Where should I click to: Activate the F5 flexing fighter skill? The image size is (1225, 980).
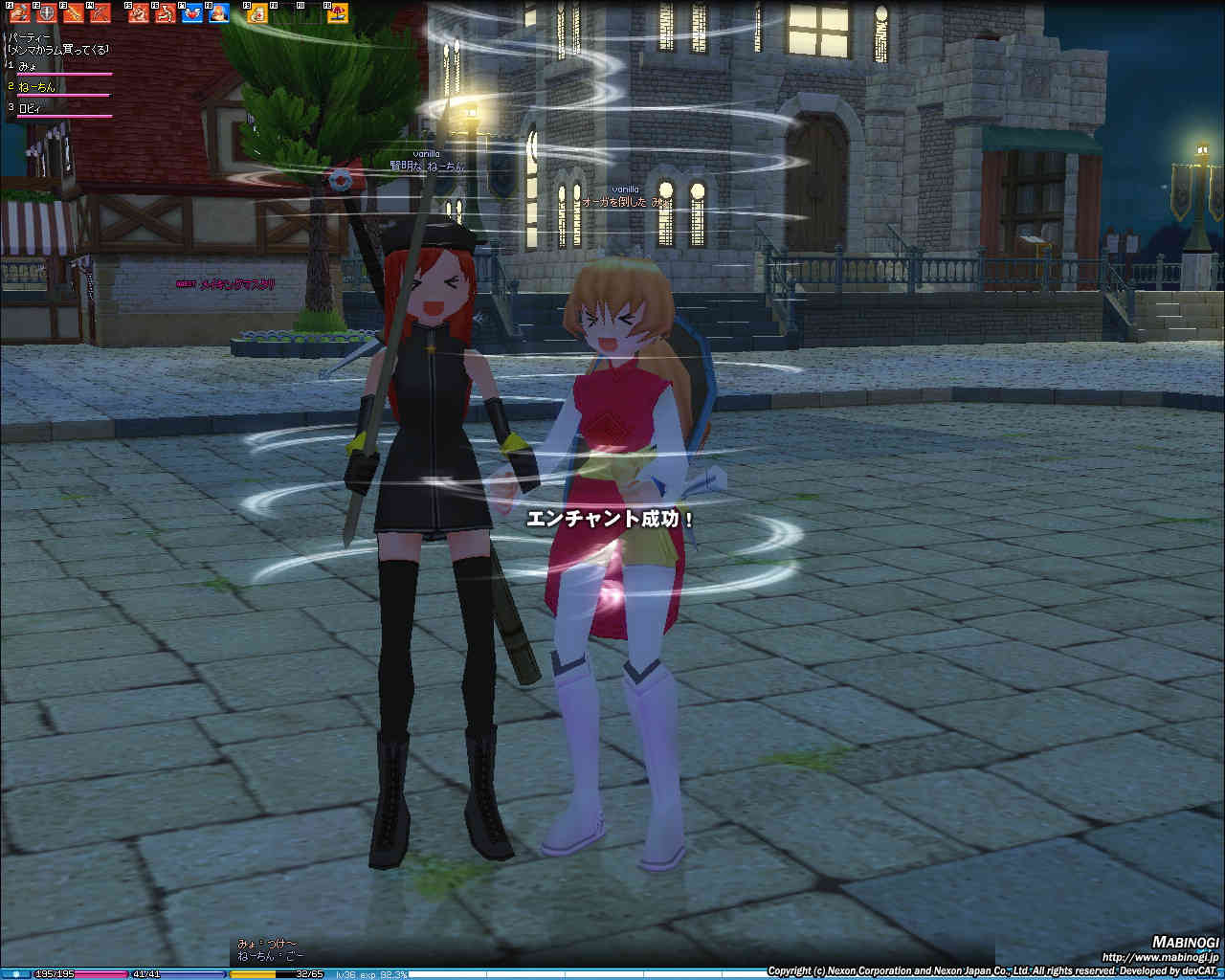point(139,12)
